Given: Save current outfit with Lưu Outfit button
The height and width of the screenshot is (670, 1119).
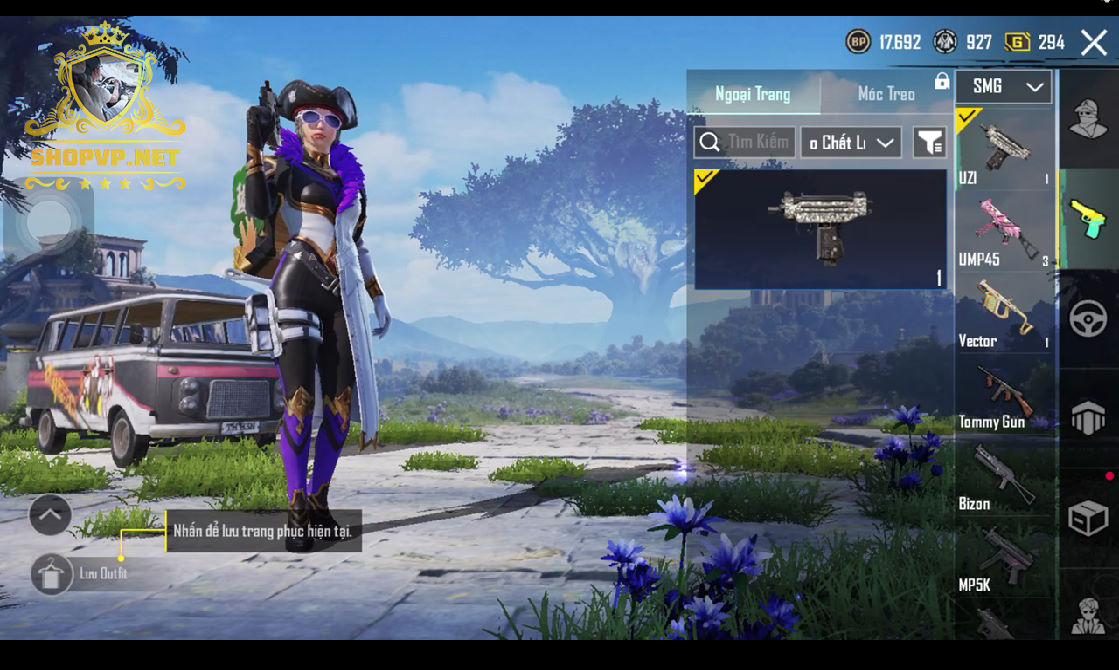Looking at the screenshot, I should [52, 574].
